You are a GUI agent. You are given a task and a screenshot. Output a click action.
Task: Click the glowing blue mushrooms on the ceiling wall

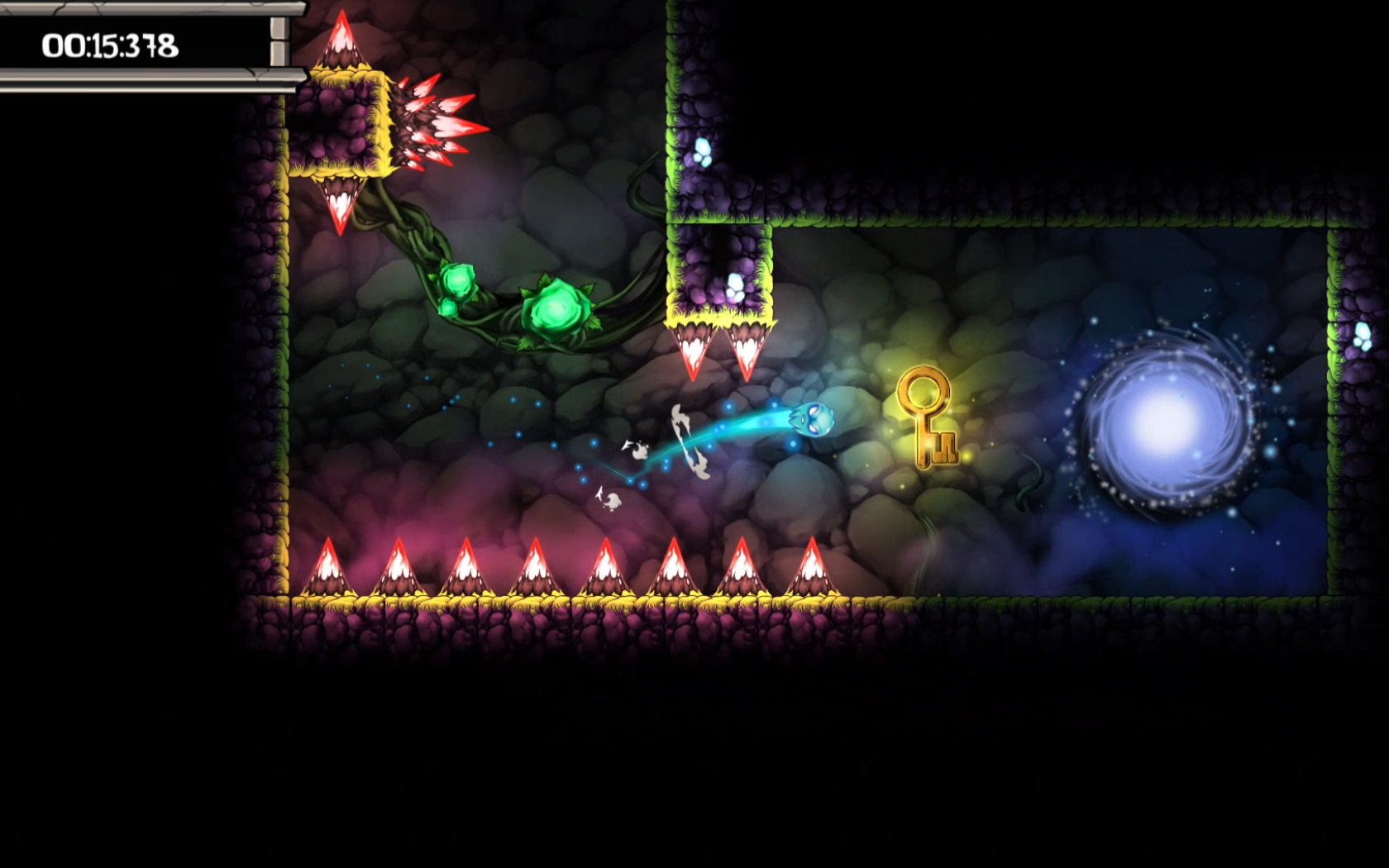(x=701, y=149)
